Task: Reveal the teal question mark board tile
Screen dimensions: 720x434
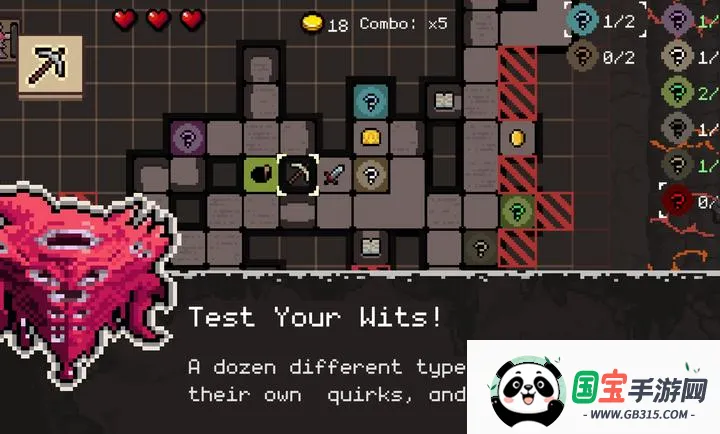Action: (x=371, y=100)
